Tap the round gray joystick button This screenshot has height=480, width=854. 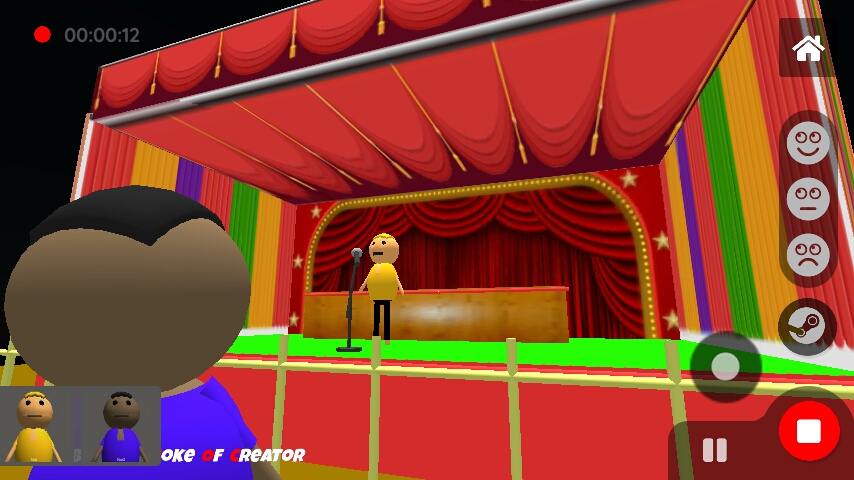pyautogui.click(x=725, y=367)
